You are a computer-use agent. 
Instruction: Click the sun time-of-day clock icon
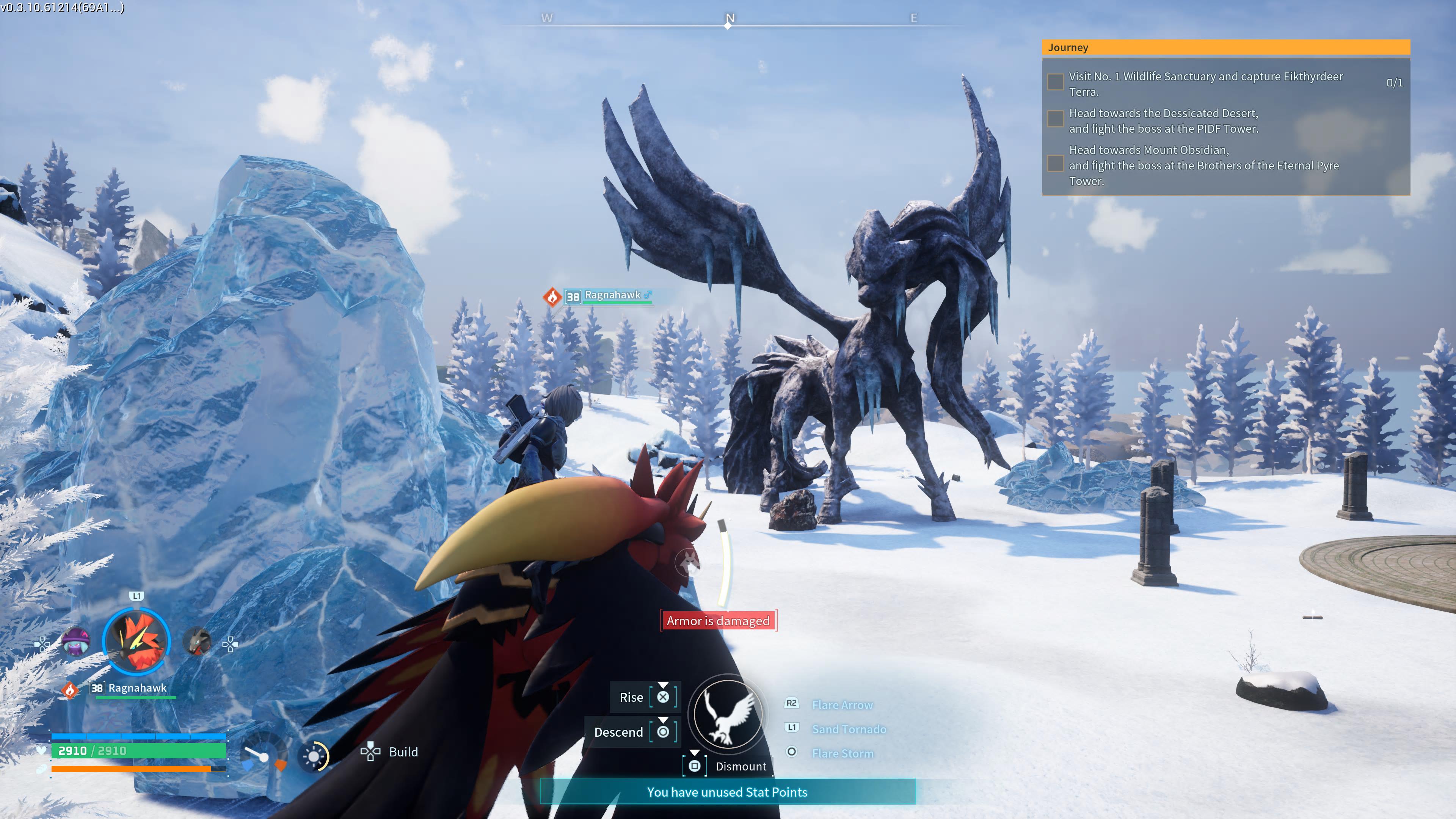coord(314,756)
